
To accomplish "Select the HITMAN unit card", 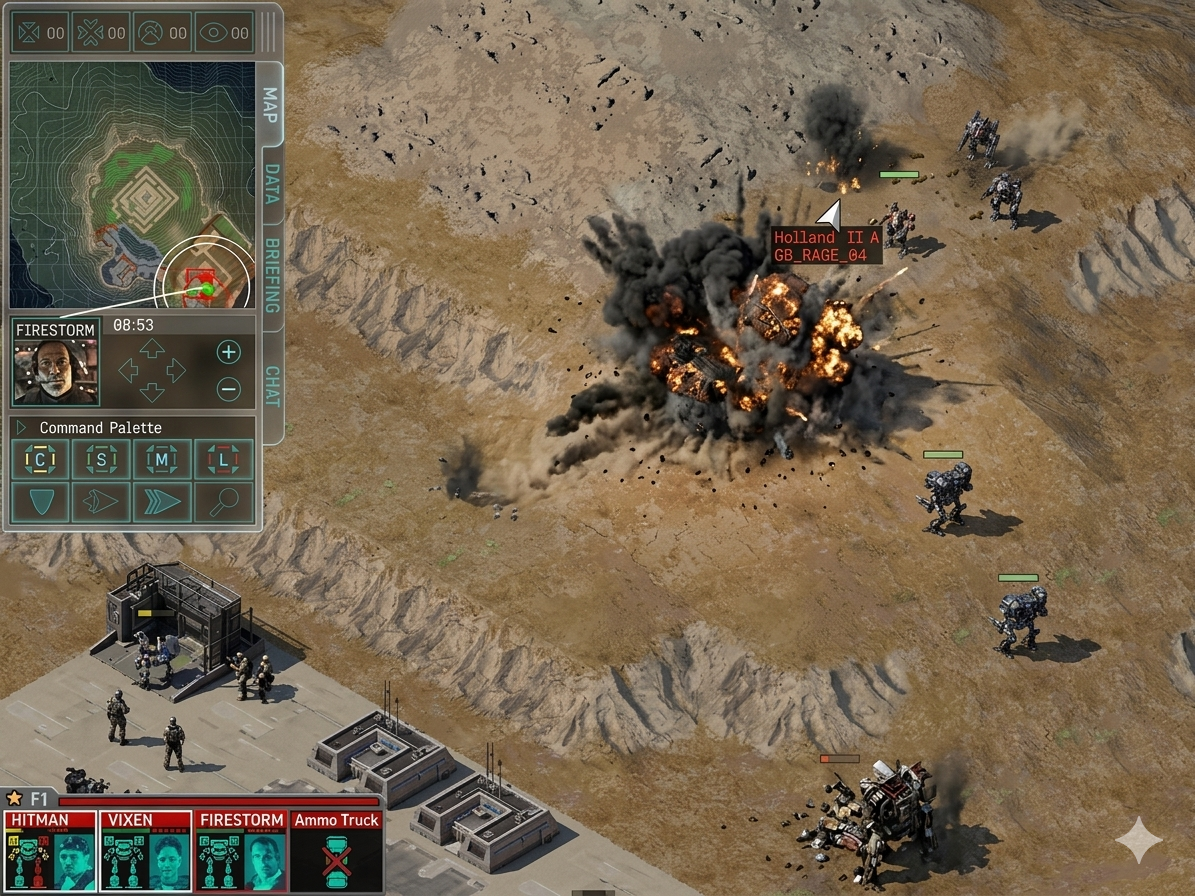I will click(49, 851).
